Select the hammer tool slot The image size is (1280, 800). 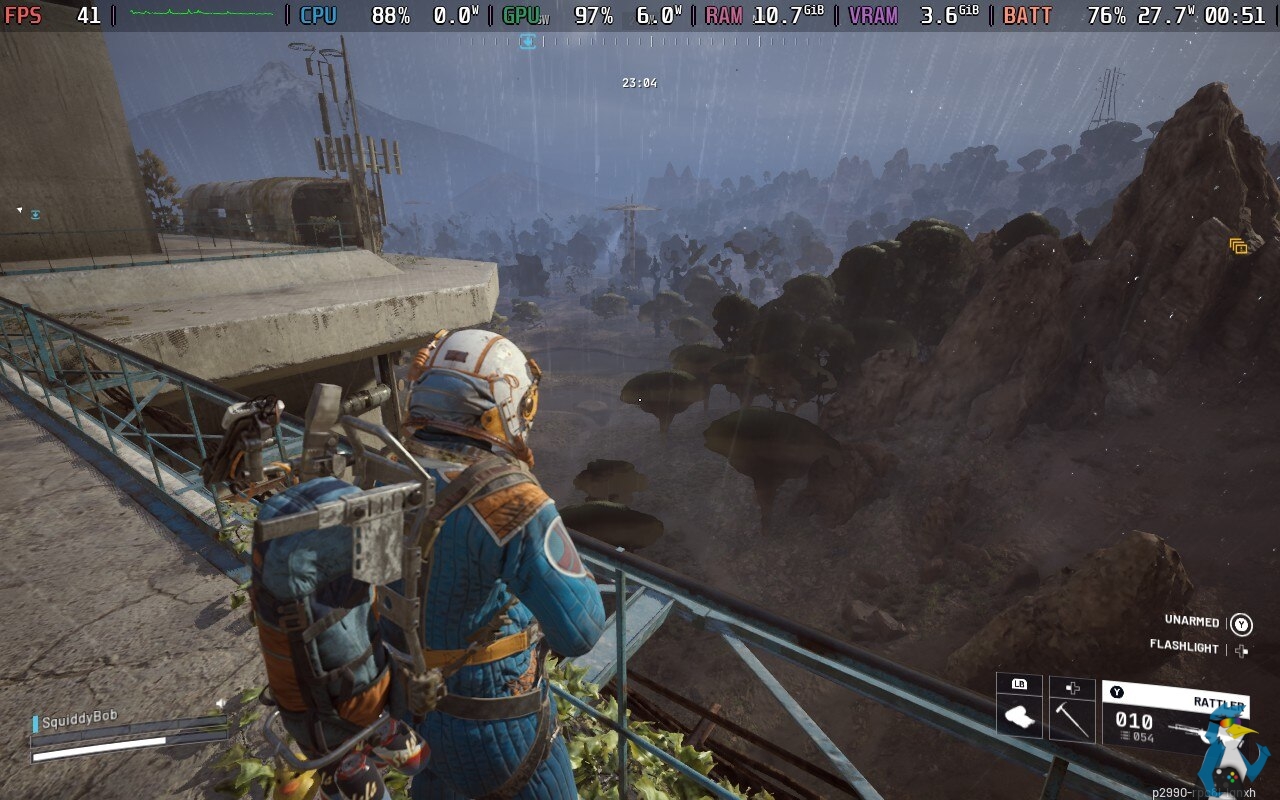point(1071,716)
